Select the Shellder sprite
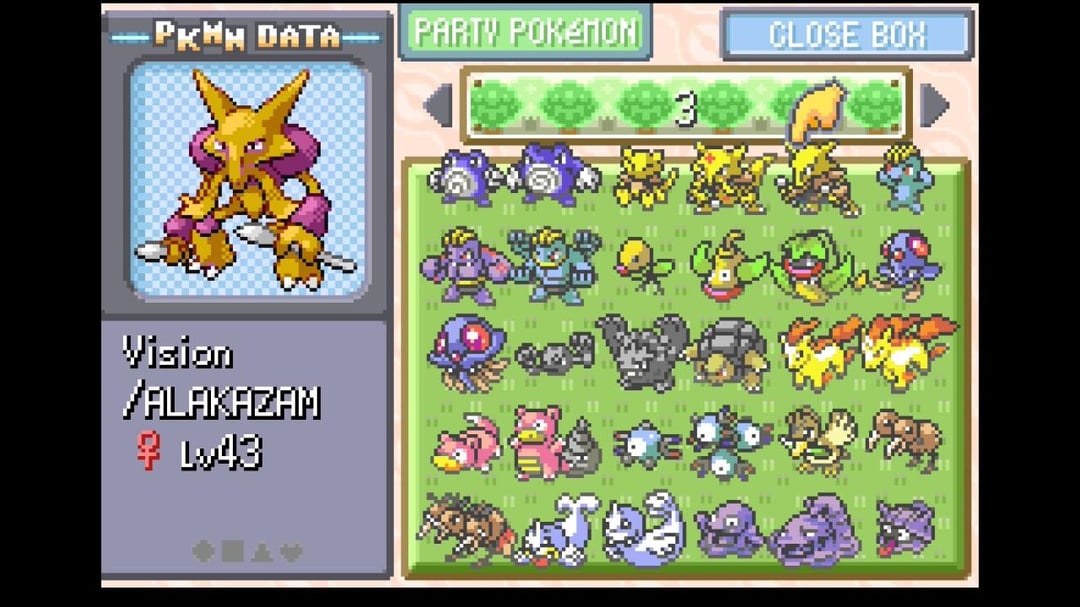This screenshot has width=1080, height=607. click(907, 527)
